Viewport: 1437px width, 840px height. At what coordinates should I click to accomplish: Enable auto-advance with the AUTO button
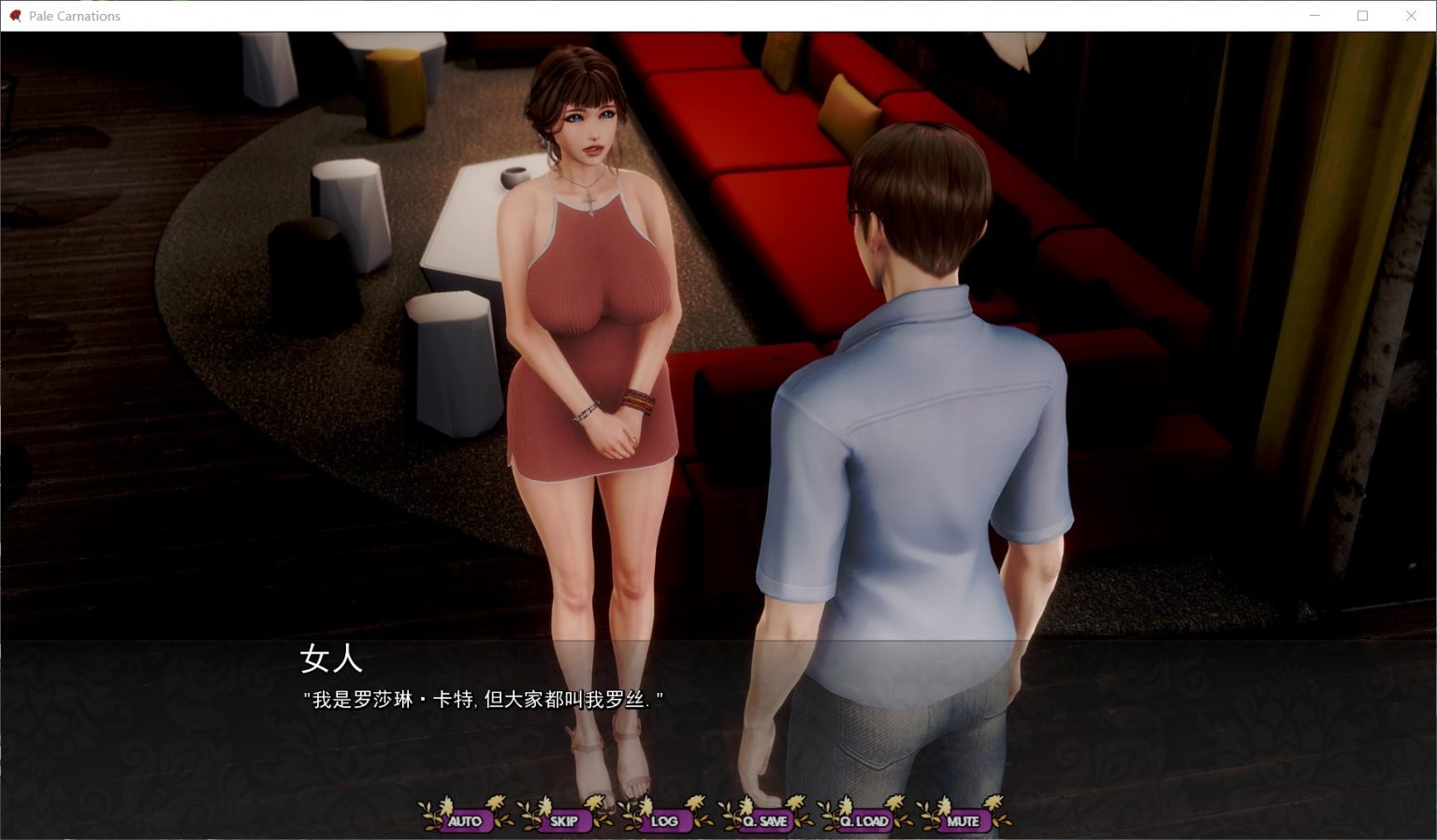click(464, 819)
